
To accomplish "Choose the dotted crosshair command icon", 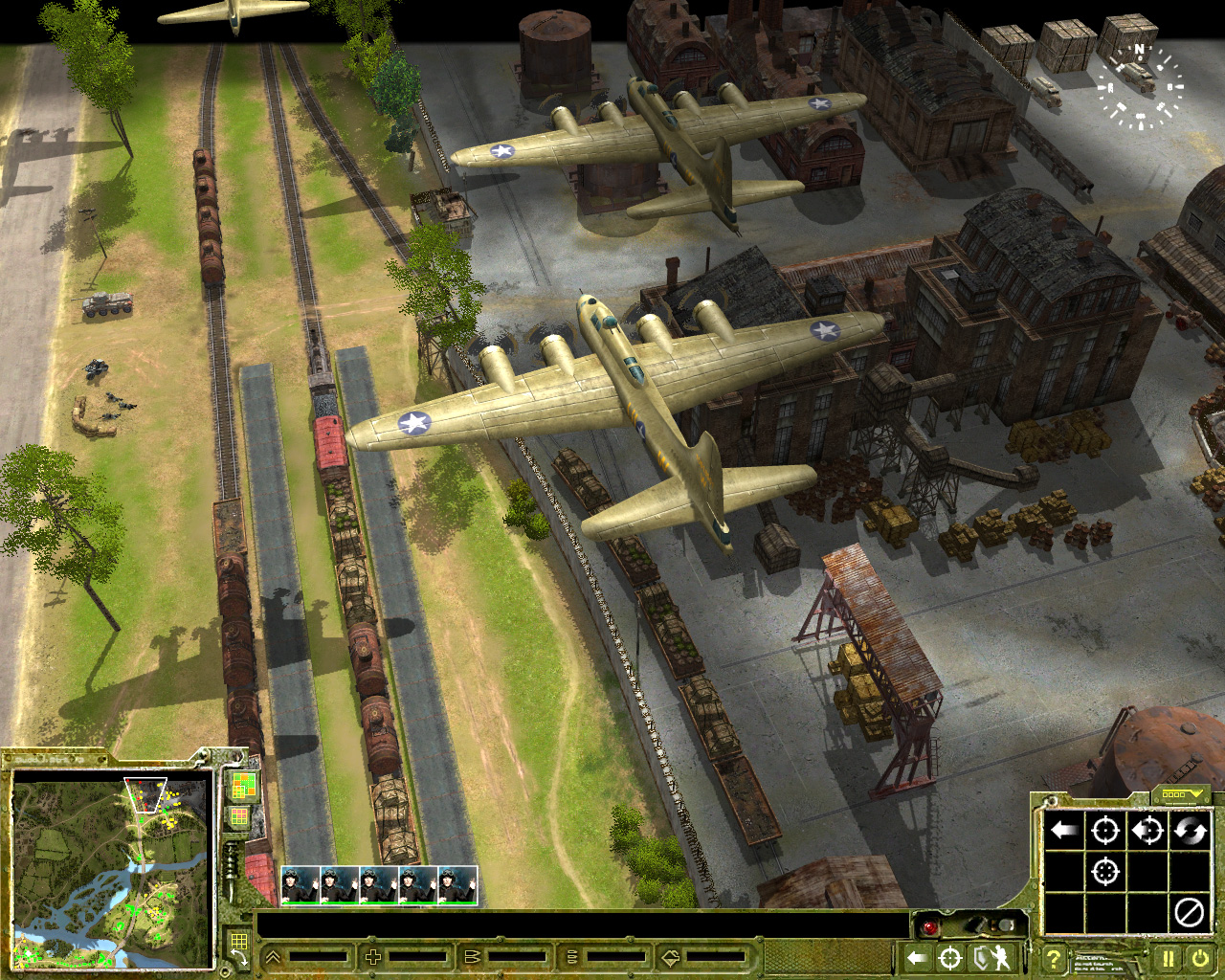I will [x=1105, y=872].
